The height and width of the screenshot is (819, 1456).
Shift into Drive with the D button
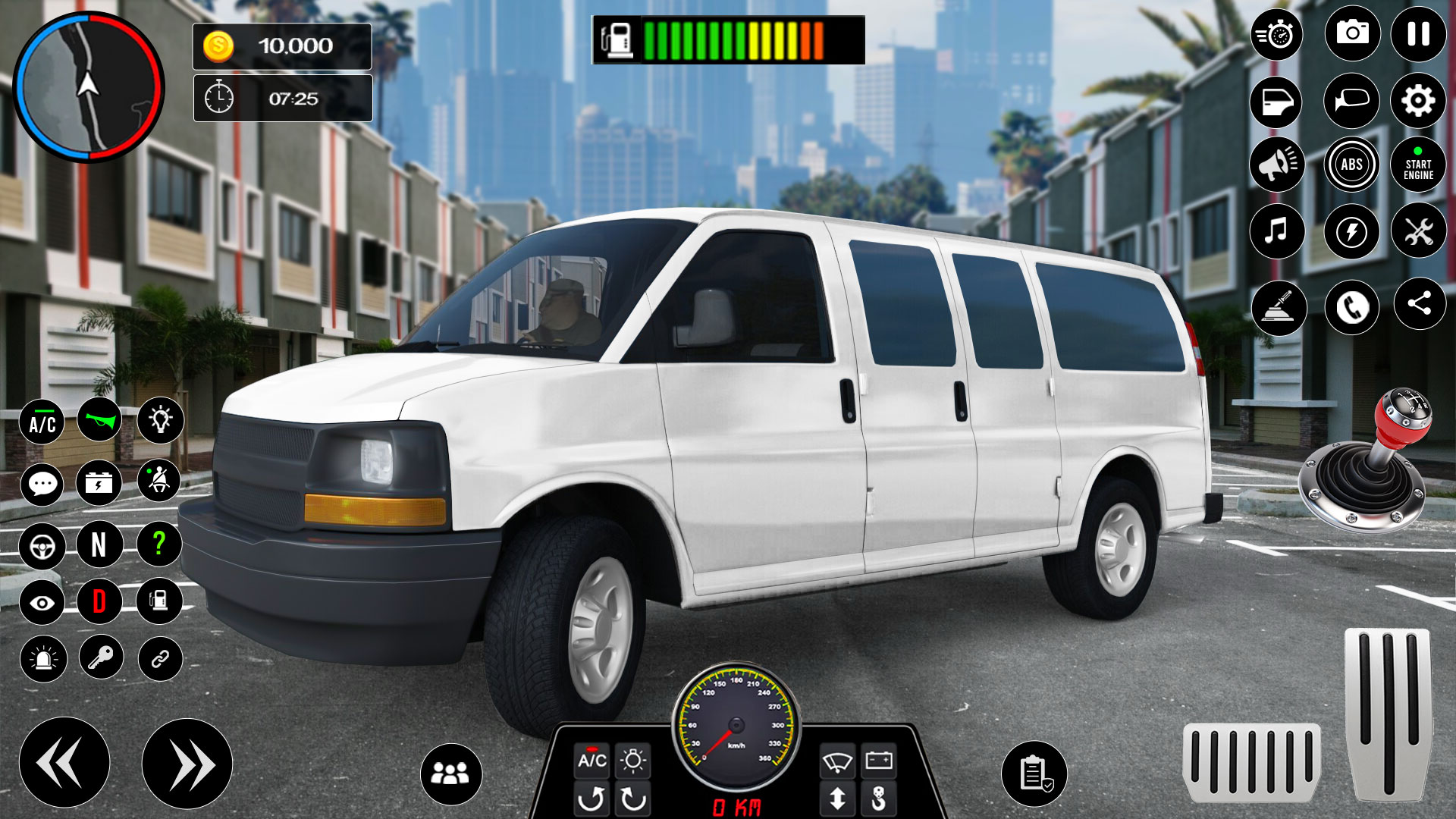(101, 599)
